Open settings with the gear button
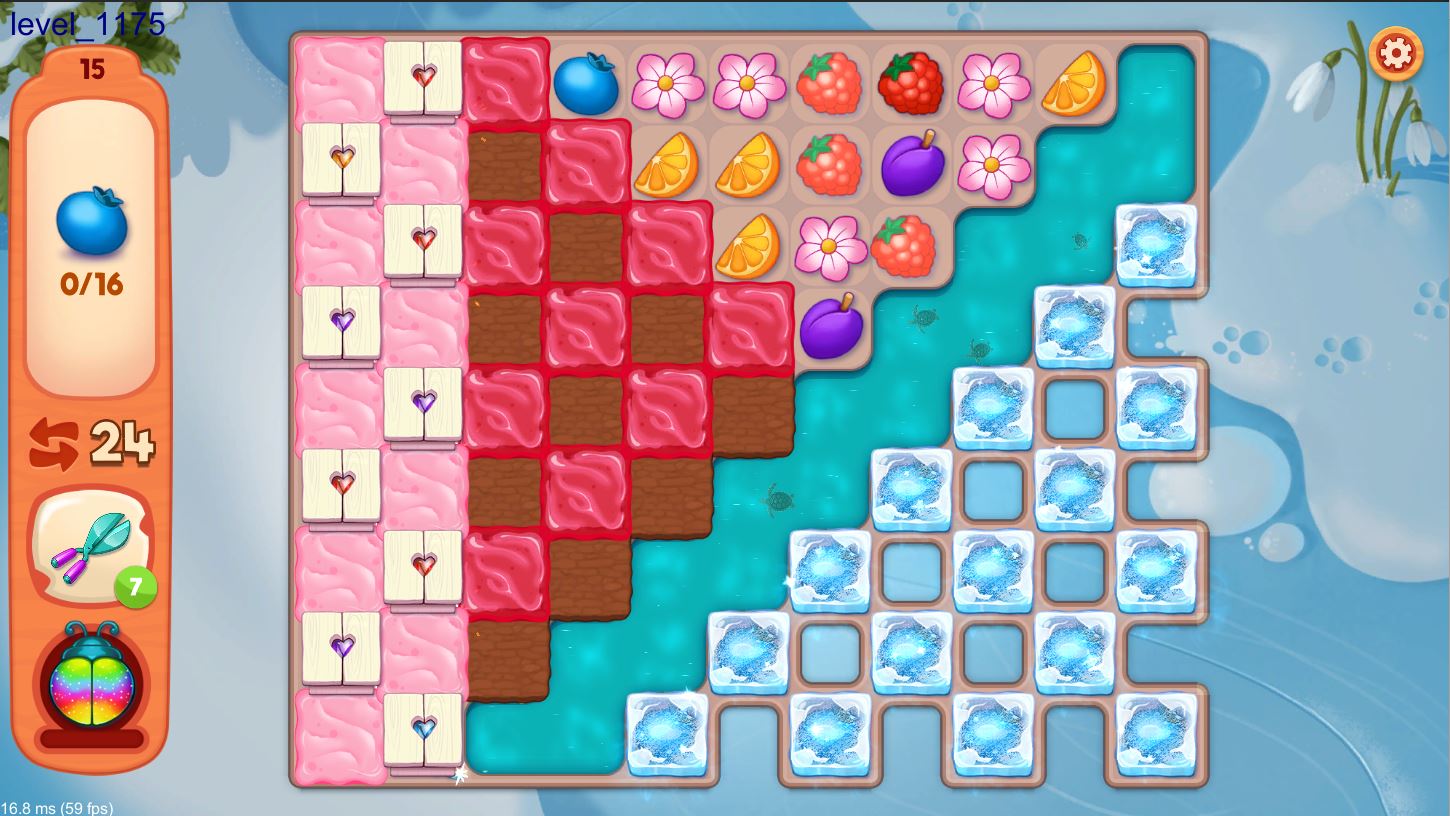1450x816 pixels. (x=1395, y=53)
